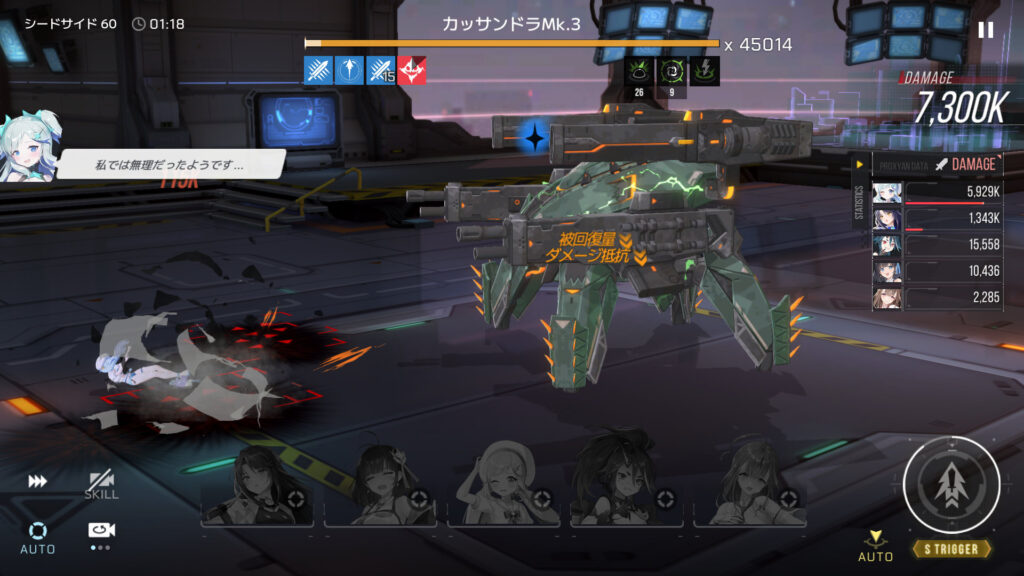Viewport: 1024px width, 576px height.
Task: Fire the S TRIGGER rocket button
Action: [x=951, y=485]
